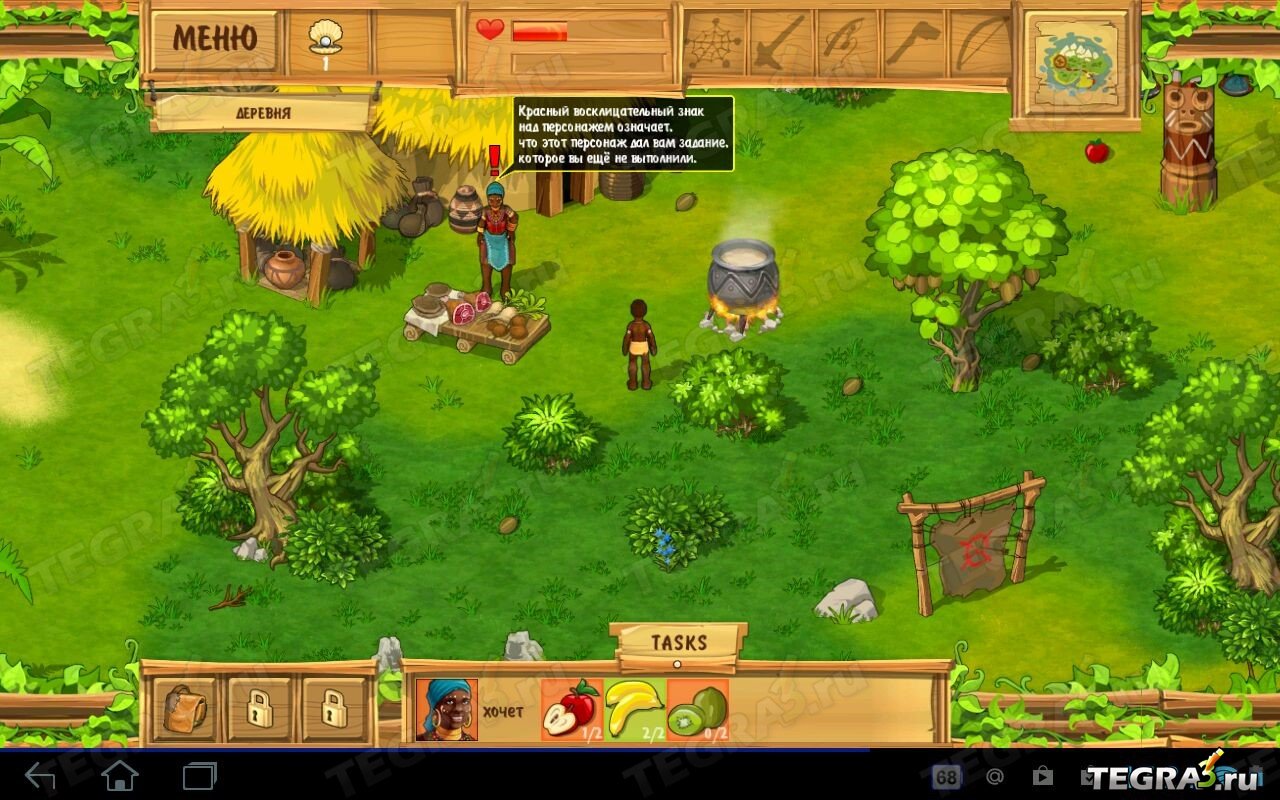Open the island map parchment
1280x800 pixels.
[x=1075, y=65]
